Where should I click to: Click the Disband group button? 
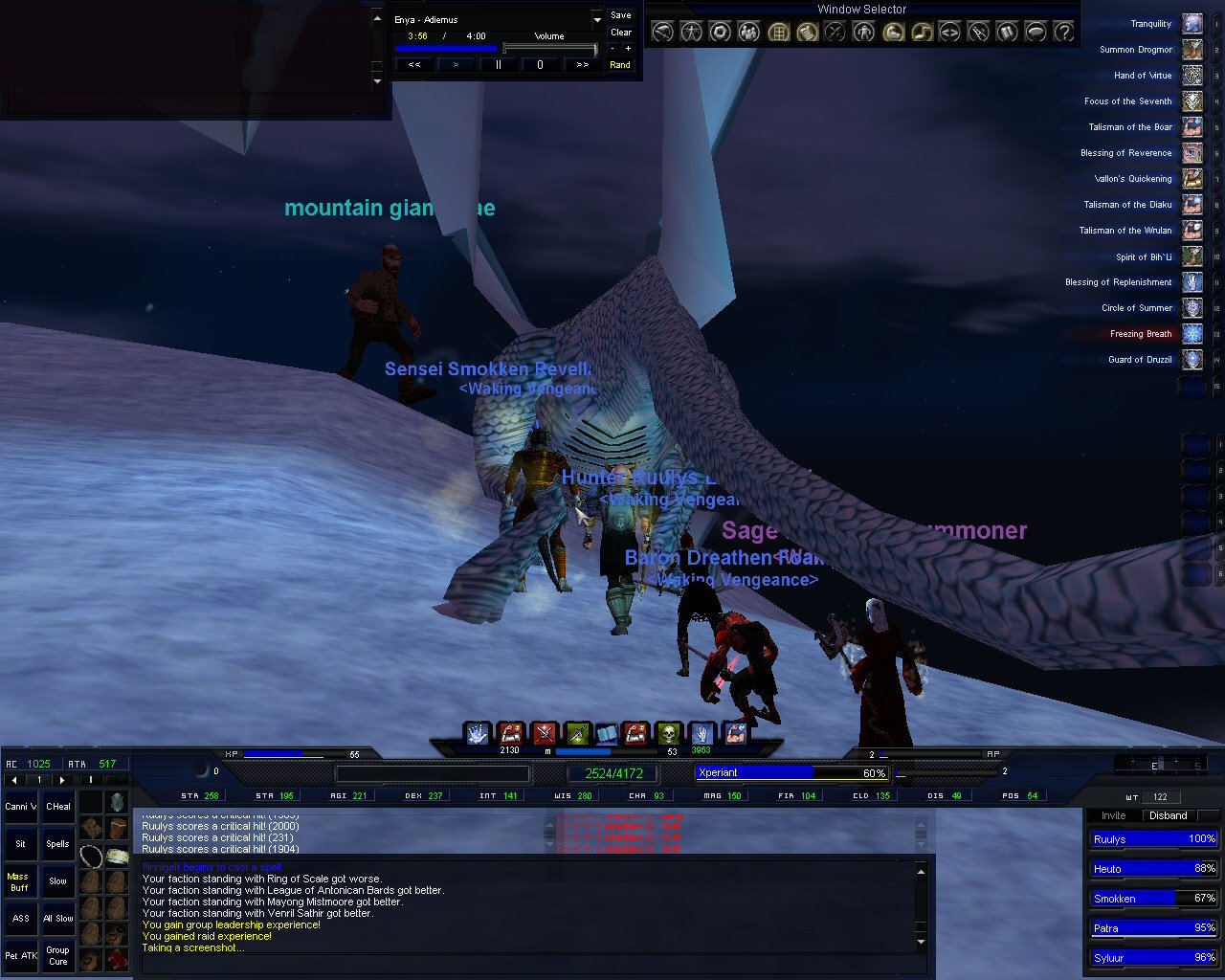pos(1169,815)
